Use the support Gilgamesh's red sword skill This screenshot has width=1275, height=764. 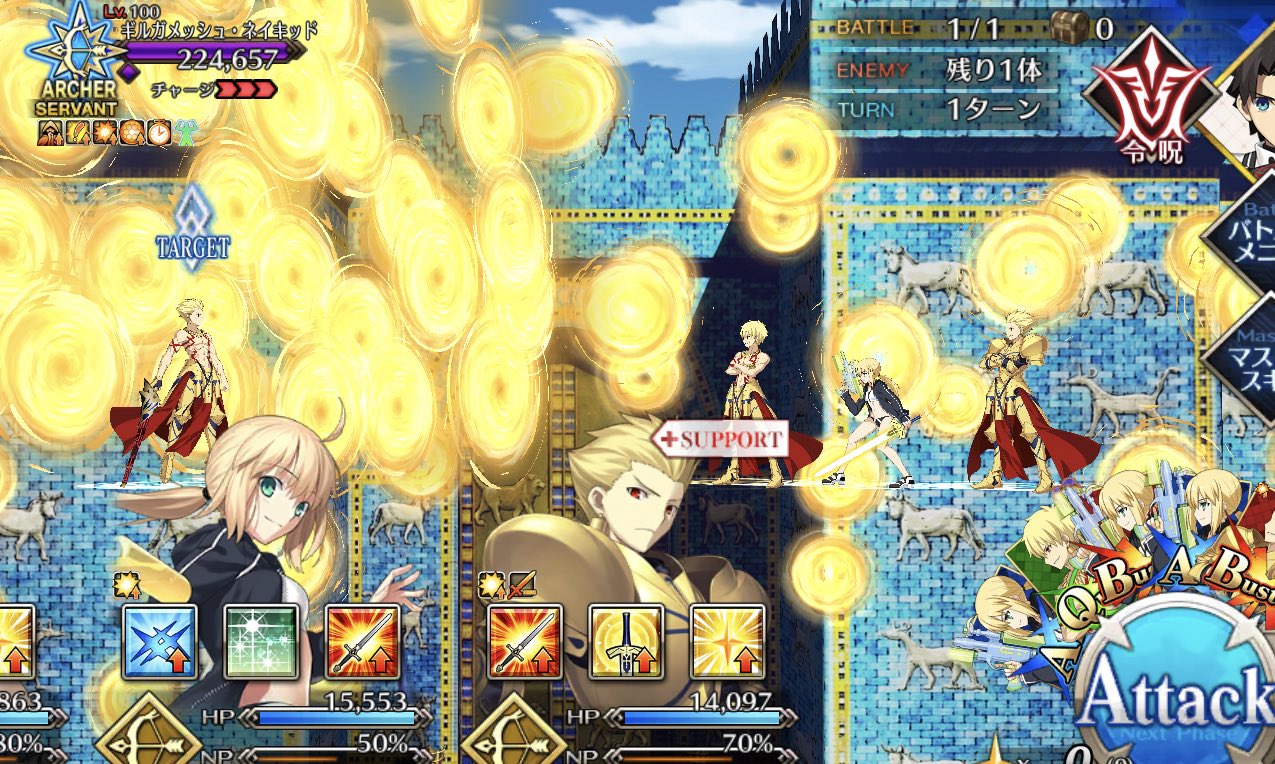(x=525, y=642)
